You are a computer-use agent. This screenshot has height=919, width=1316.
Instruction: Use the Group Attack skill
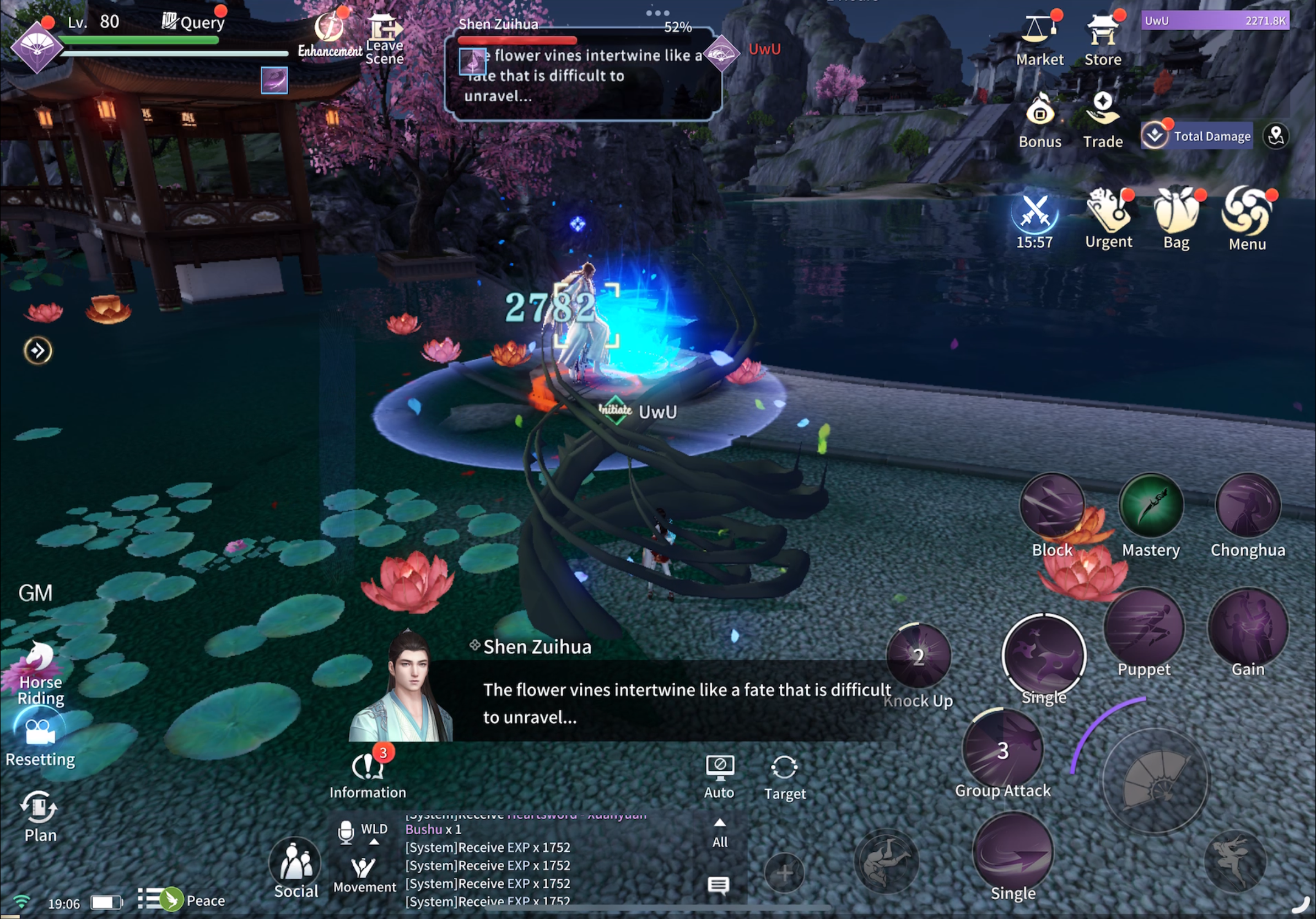[x=1002, y=750]
